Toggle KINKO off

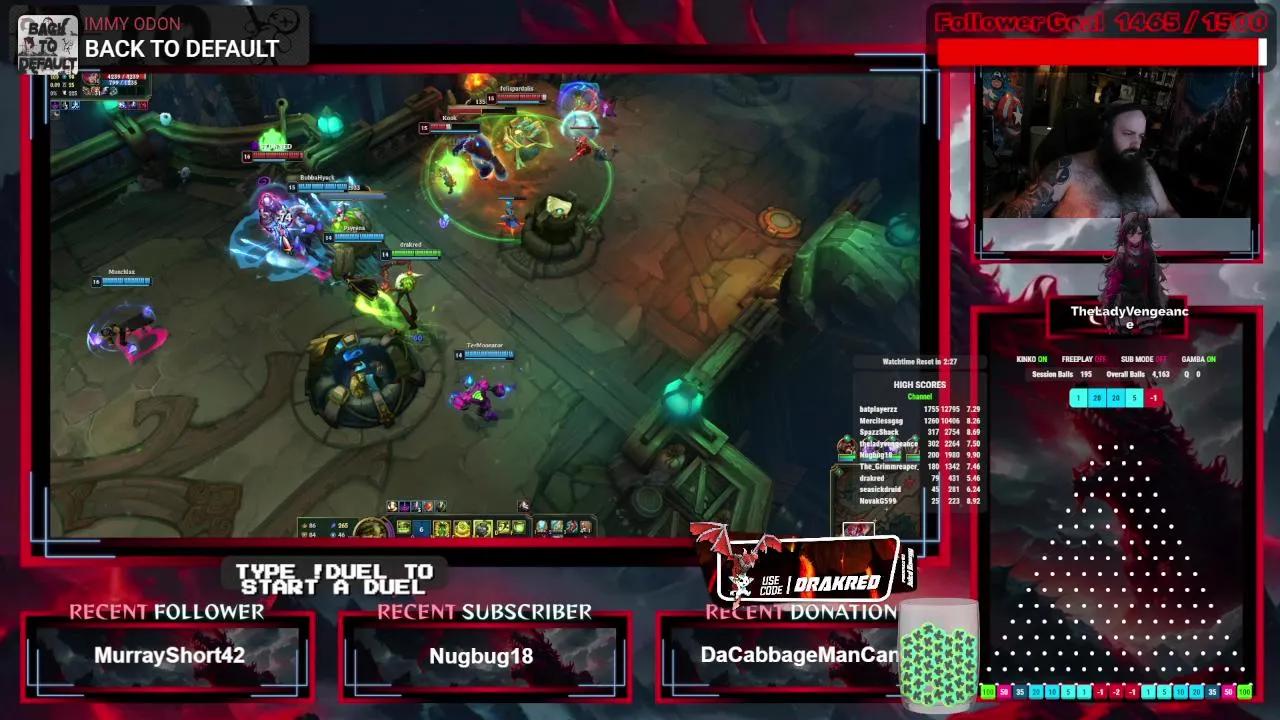tap(1031, 358)
